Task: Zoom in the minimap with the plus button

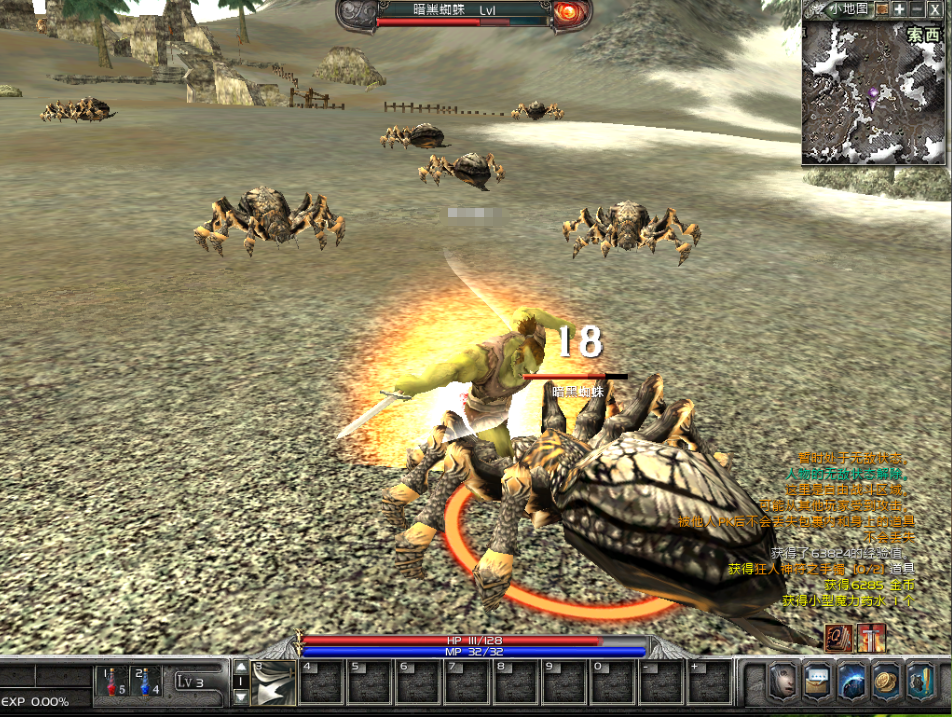Action: 899,9
